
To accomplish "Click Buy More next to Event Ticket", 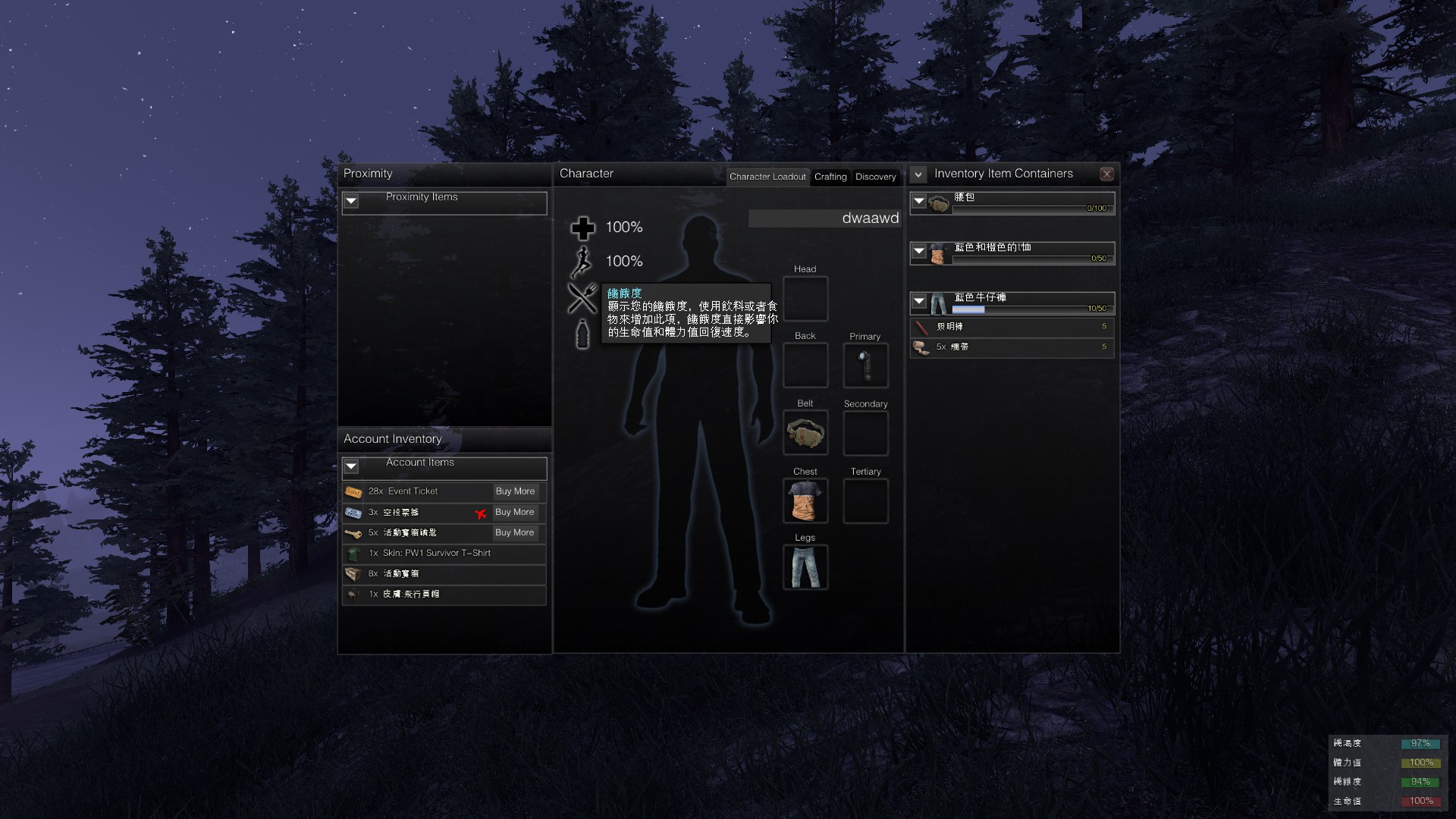I will click(x=515, y=491).
